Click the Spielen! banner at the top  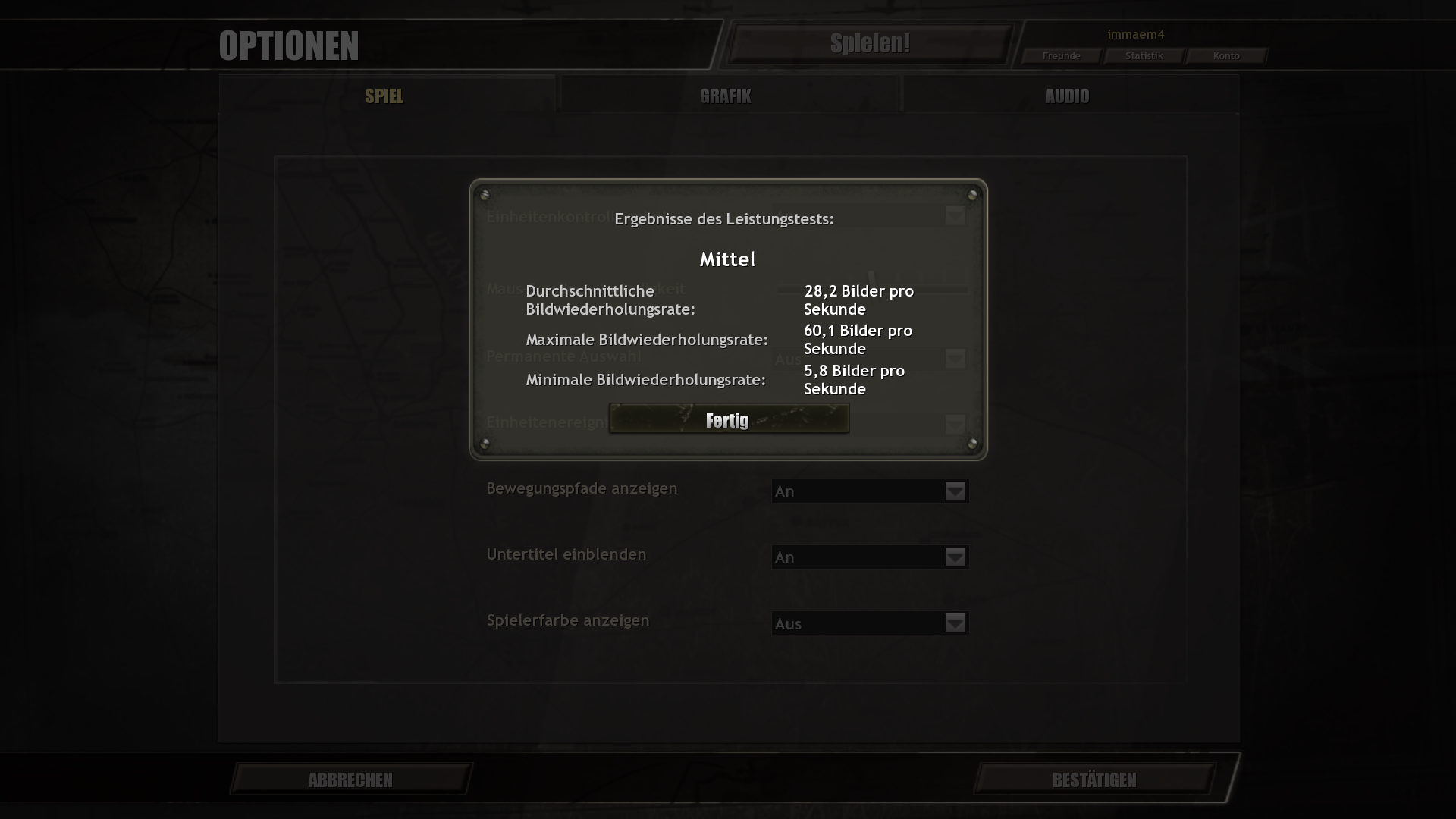(x=870, y=43)
